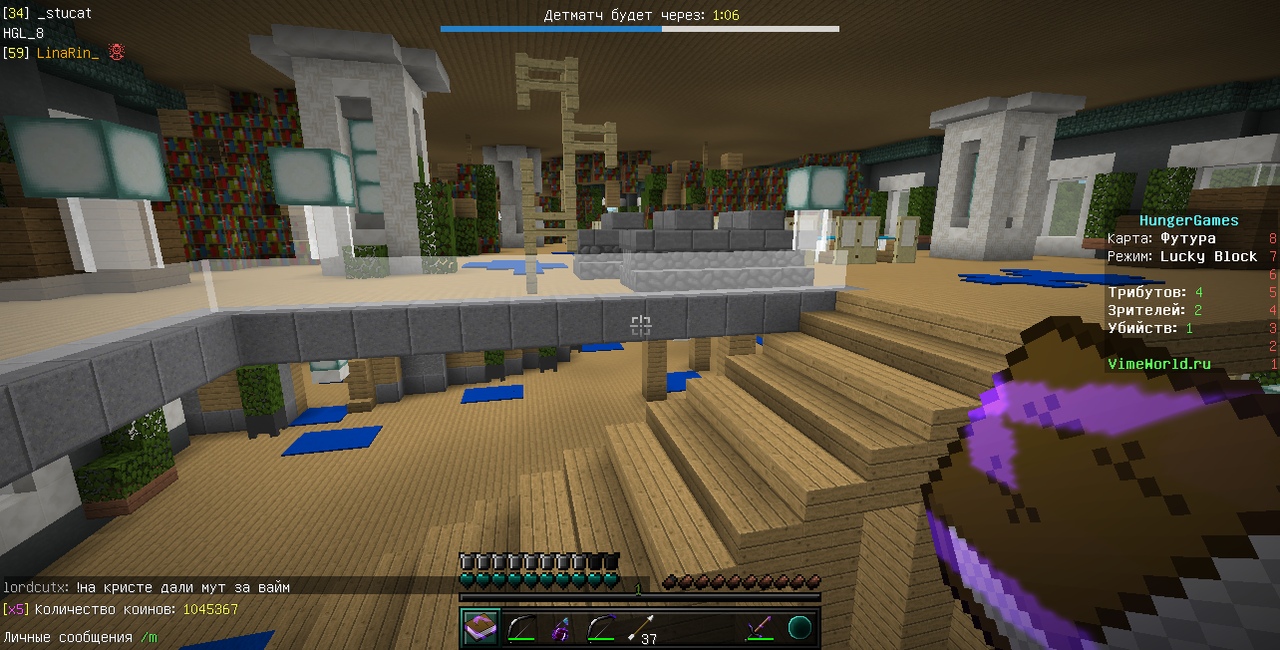Select the arrow stack of 37
Screen dimensions: 1280x650
tap(640, 628)
